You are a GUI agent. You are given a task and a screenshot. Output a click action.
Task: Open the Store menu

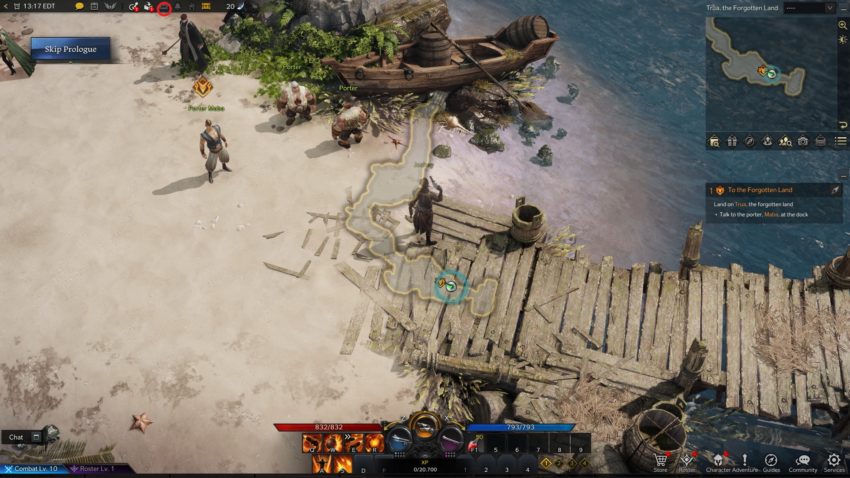tap(660, 461)
